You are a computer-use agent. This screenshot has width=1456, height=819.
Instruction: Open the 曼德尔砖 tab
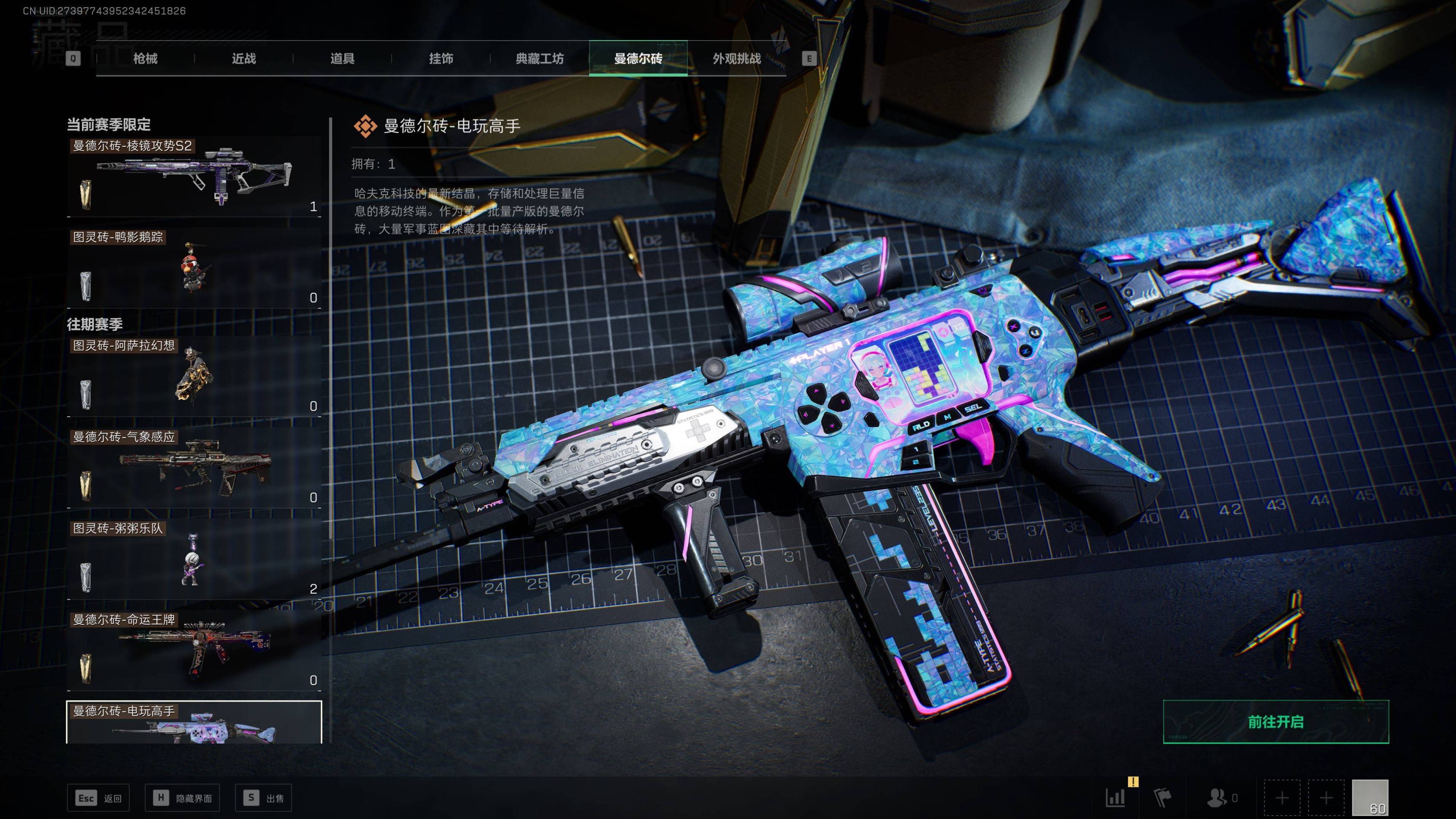638,59
